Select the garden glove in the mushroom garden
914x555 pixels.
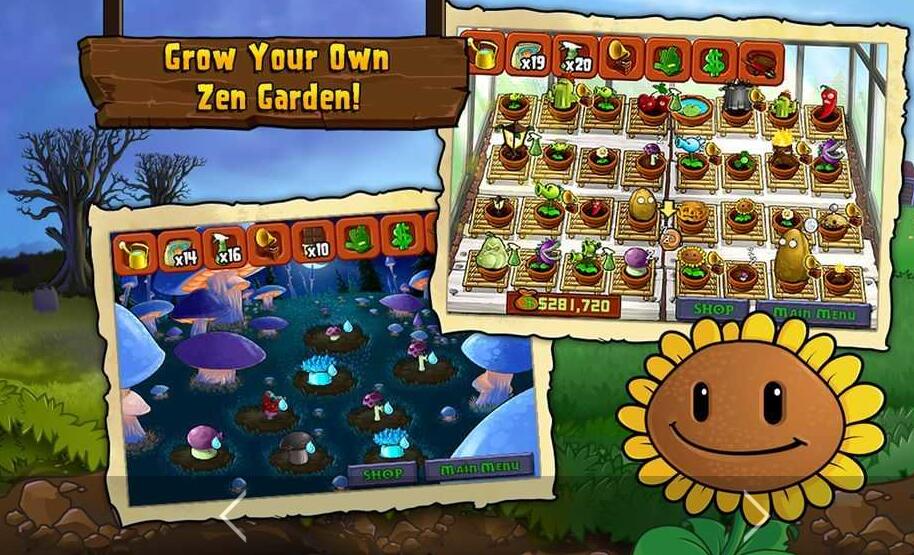[356, 239]
